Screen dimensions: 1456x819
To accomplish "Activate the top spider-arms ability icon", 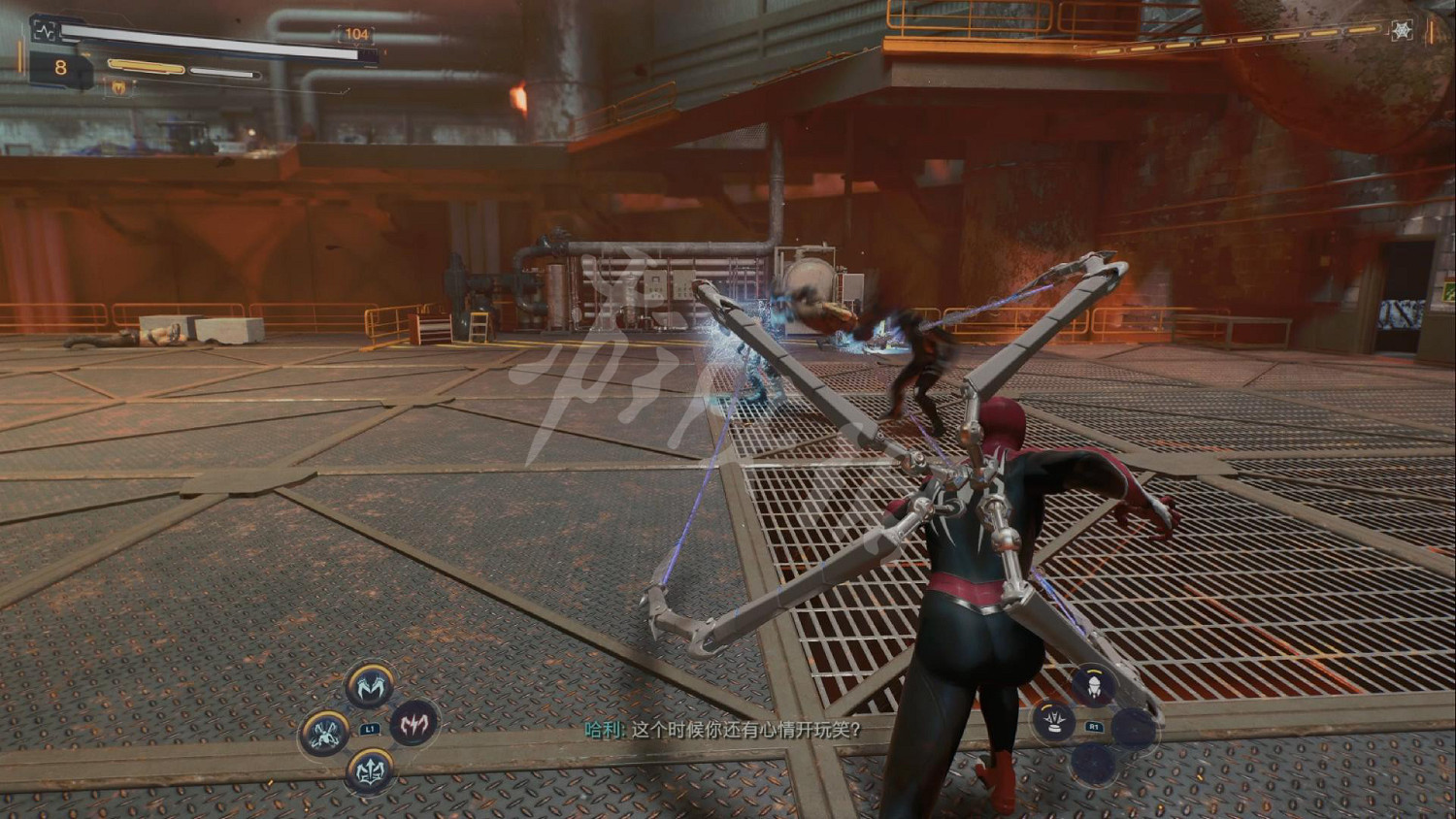I will 370,686.
